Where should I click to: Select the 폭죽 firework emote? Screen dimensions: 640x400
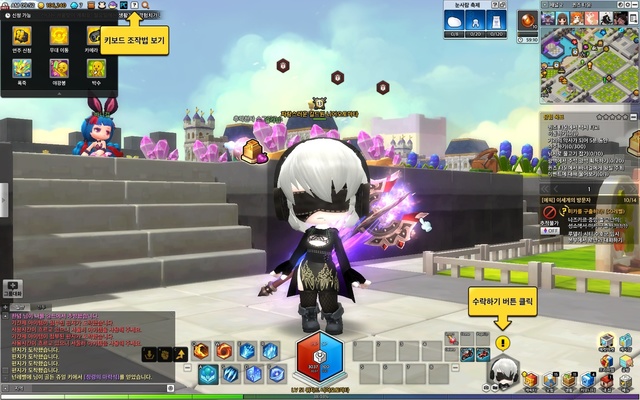click(x=22, y=70)
